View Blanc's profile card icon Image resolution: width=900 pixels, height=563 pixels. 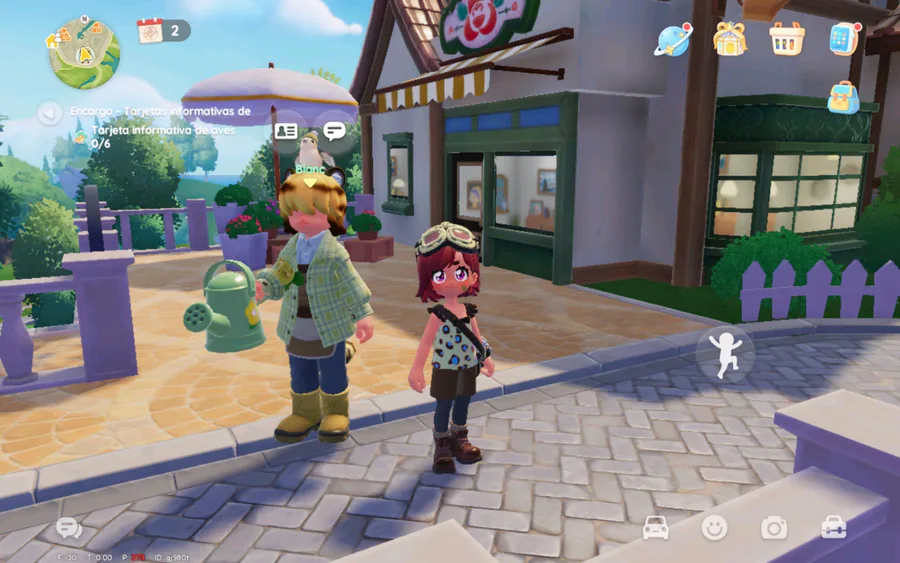point(286,131)
